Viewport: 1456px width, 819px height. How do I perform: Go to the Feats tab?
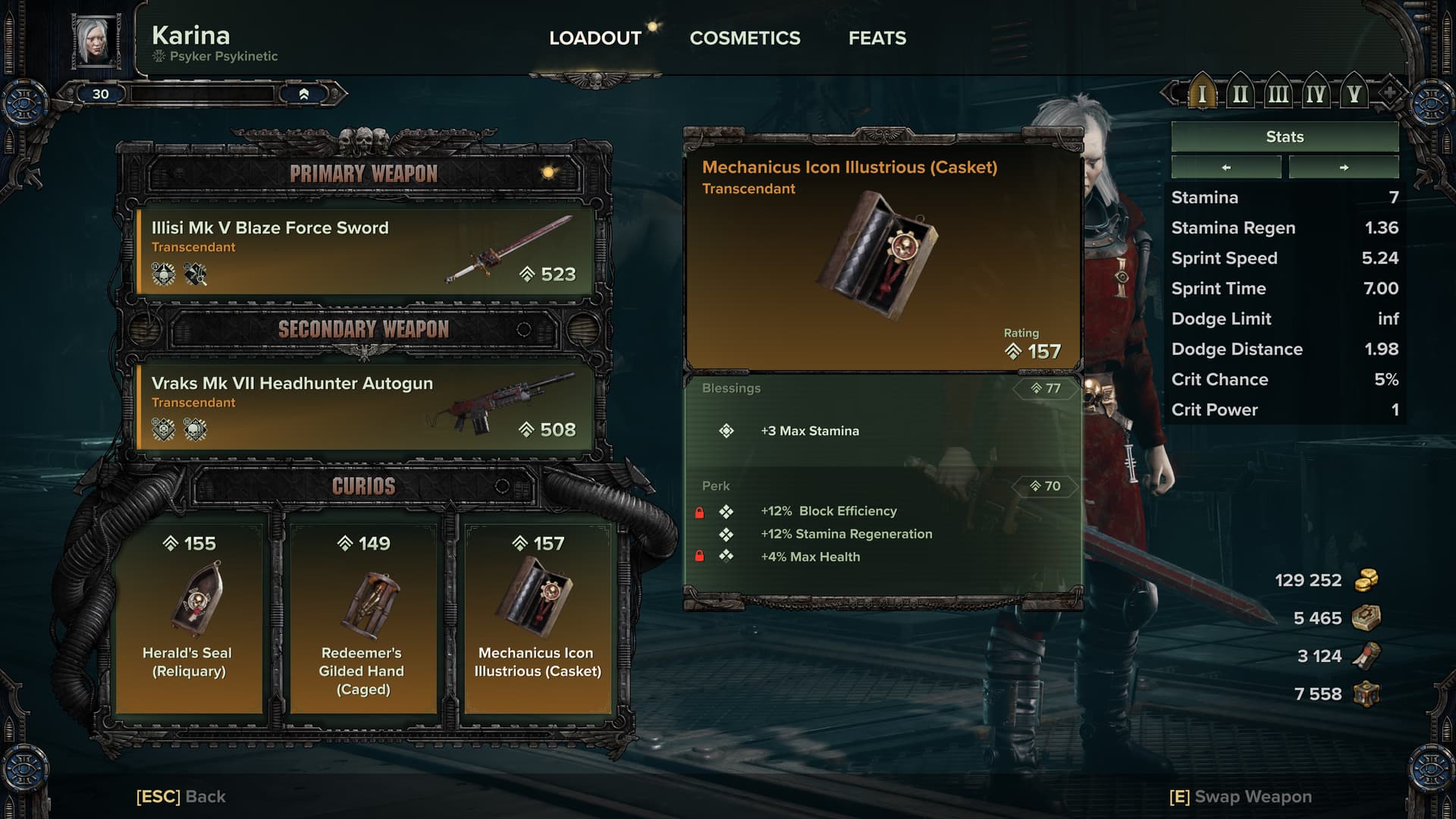tap(877, 38)
